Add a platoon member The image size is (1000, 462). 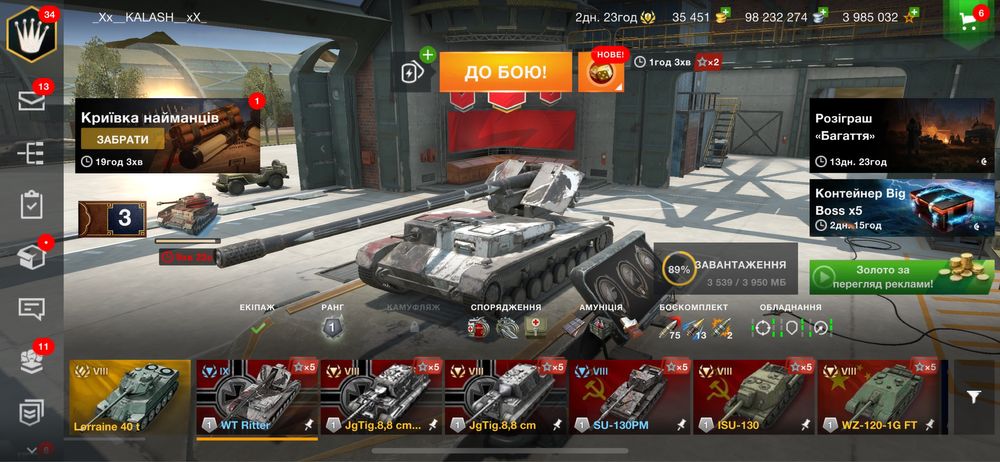click(x=412, y=72)
